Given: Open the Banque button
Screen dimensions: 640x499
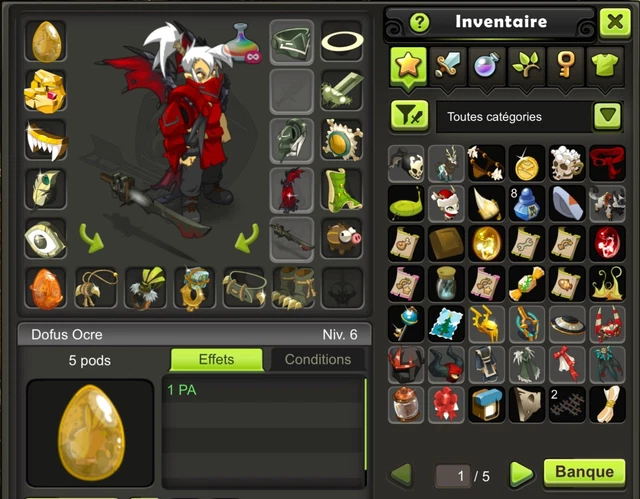Looking at the screenshot, I should (584, 472).
